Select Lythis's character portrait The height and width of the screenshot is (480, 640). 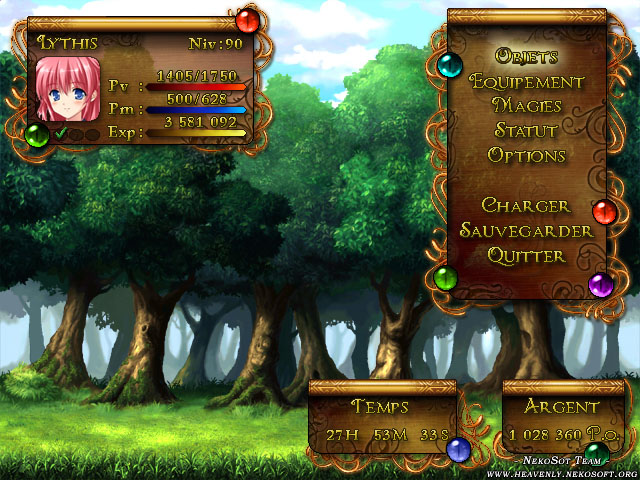click(x=68, y=89)
